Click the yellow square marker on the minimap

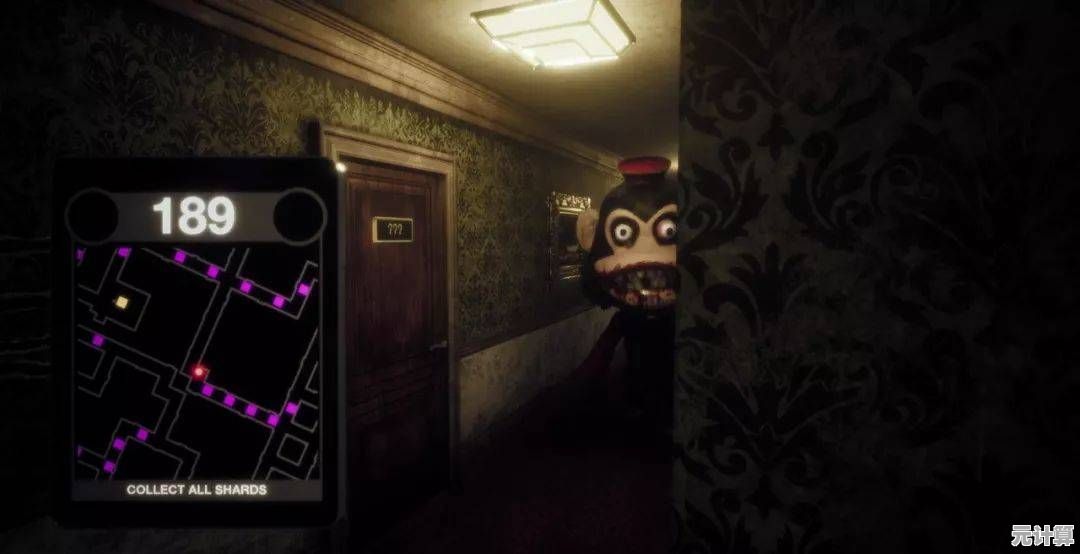click(x=121, y=302)
